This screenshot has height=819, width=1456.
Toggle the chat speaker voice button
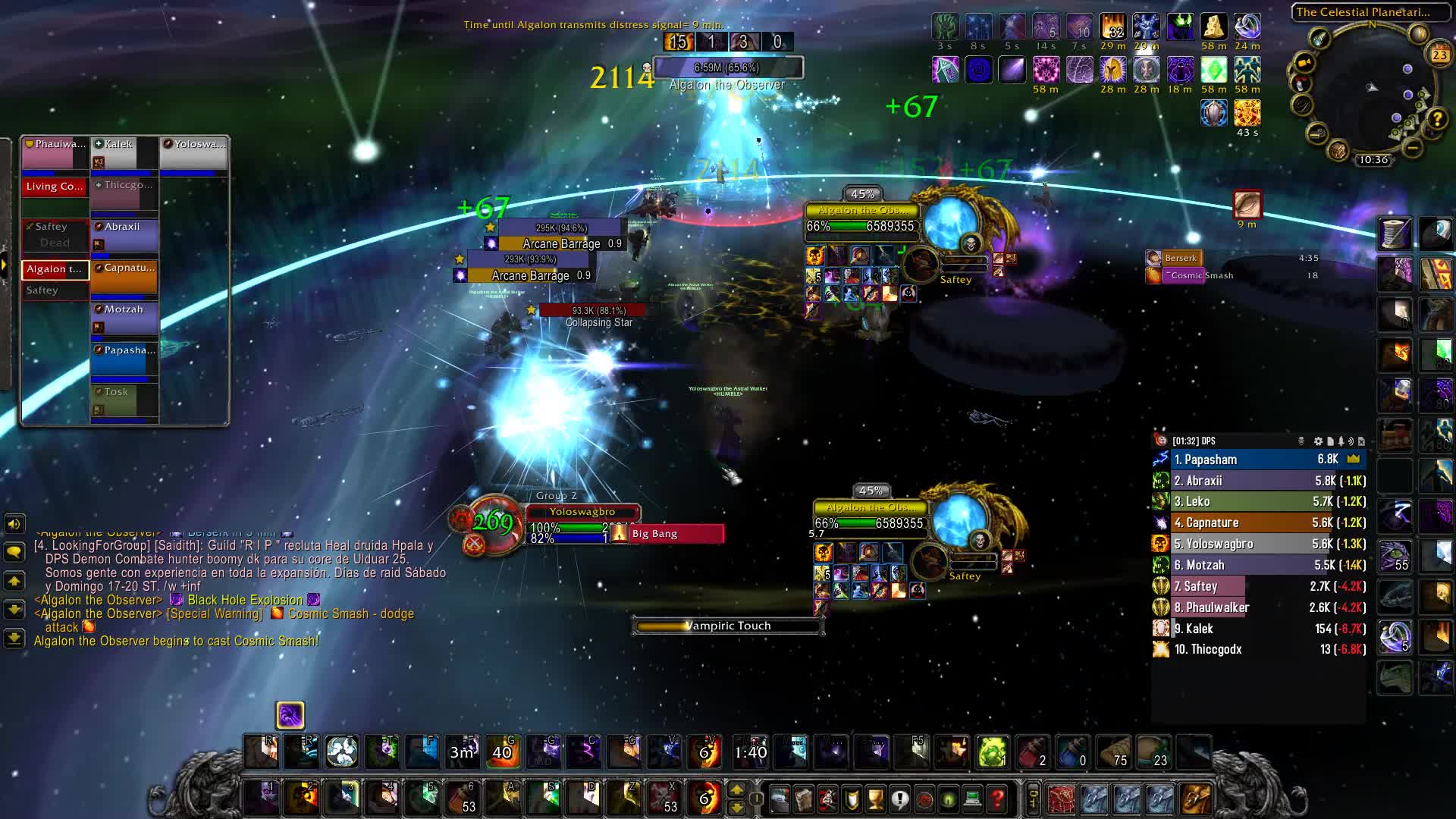[14, 524]
